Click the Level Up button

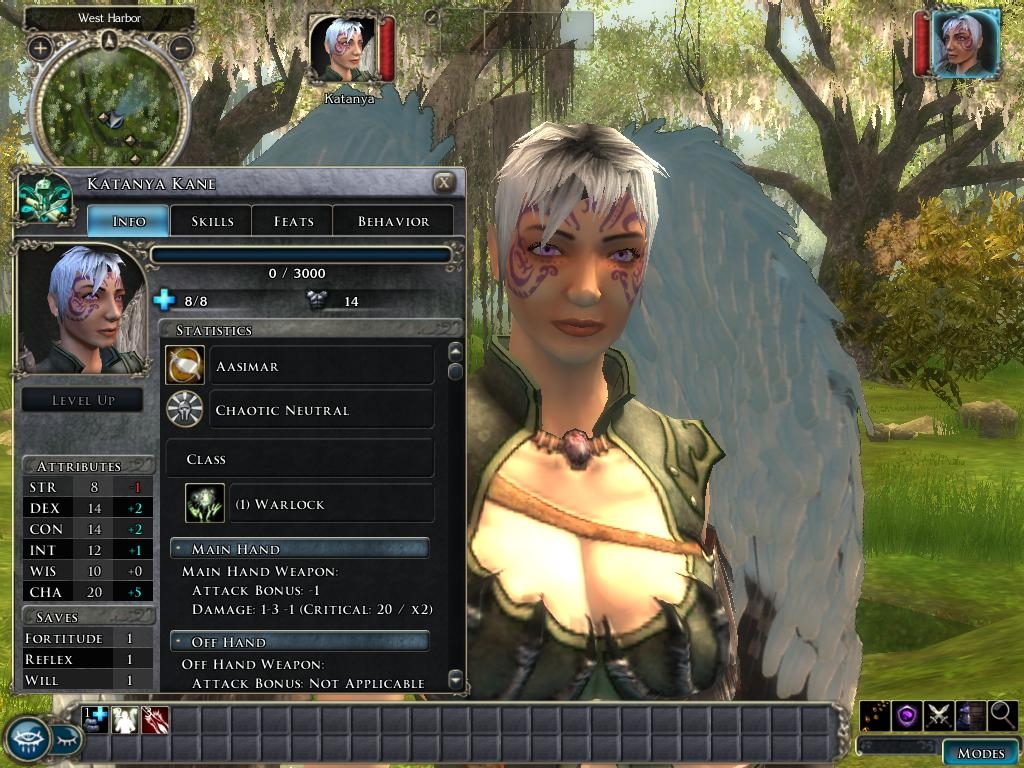tap(83, 400)
